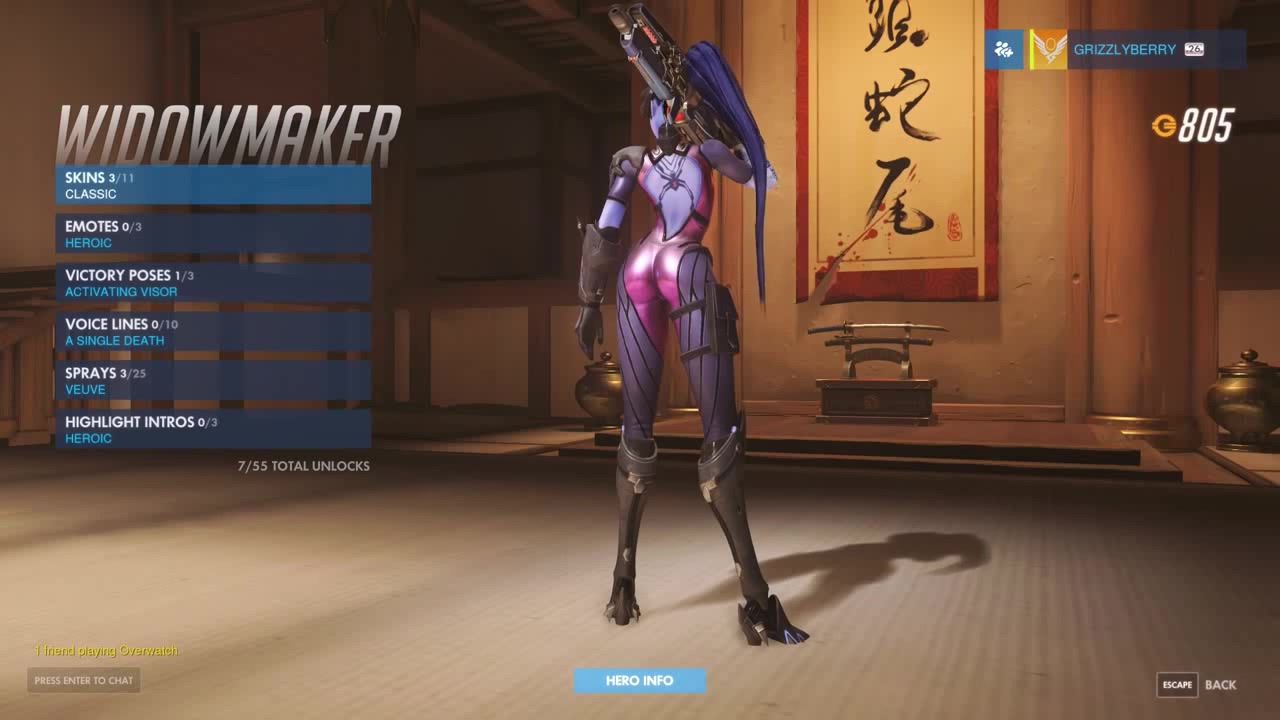Click BACK to exit hero gallery

1222,684
